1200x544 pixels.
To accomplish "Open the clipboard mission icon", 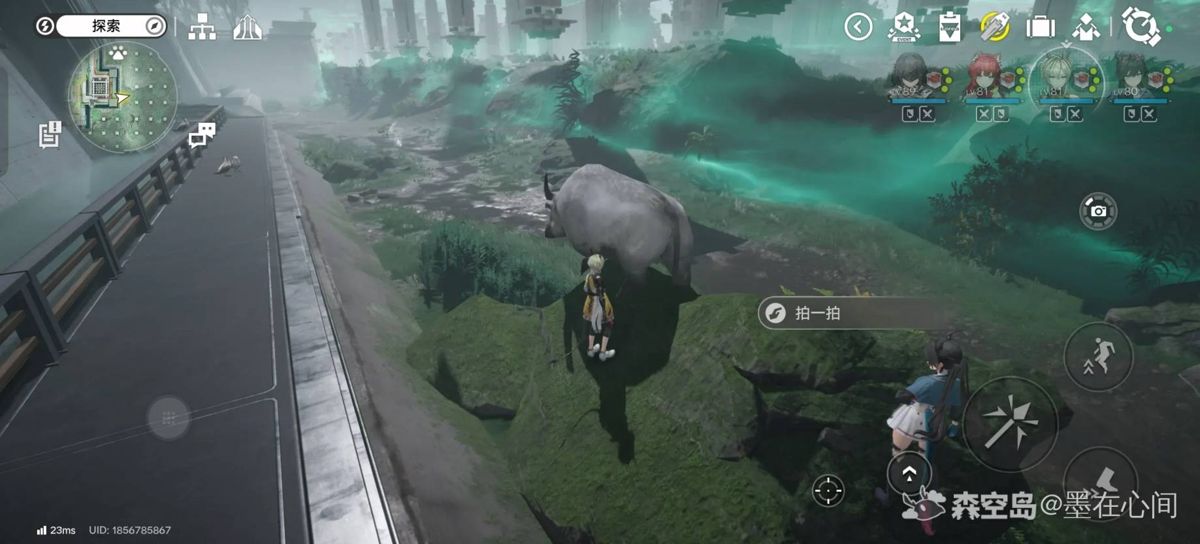I will (948, 26).
